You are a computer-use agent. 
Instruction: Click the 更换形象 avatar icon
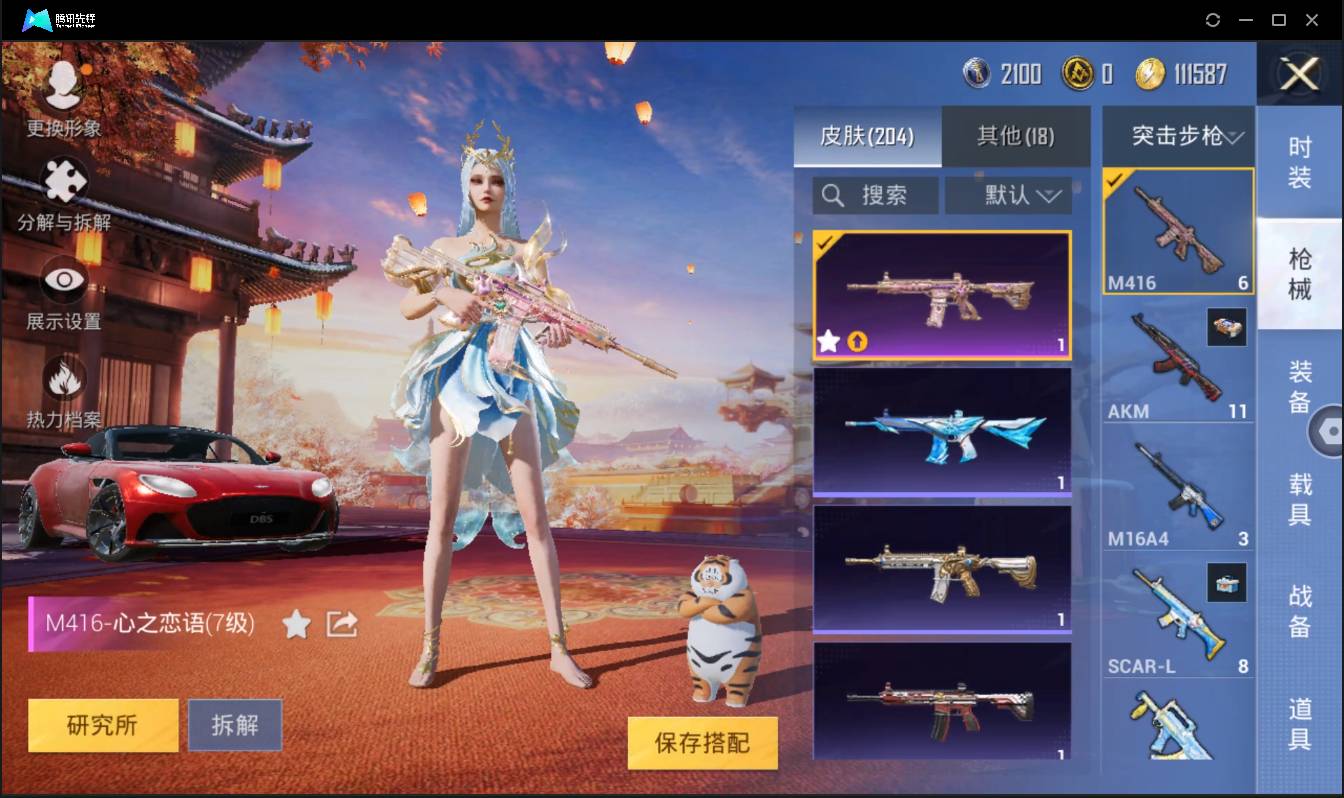pyautogui.click(x=62, y=88)
